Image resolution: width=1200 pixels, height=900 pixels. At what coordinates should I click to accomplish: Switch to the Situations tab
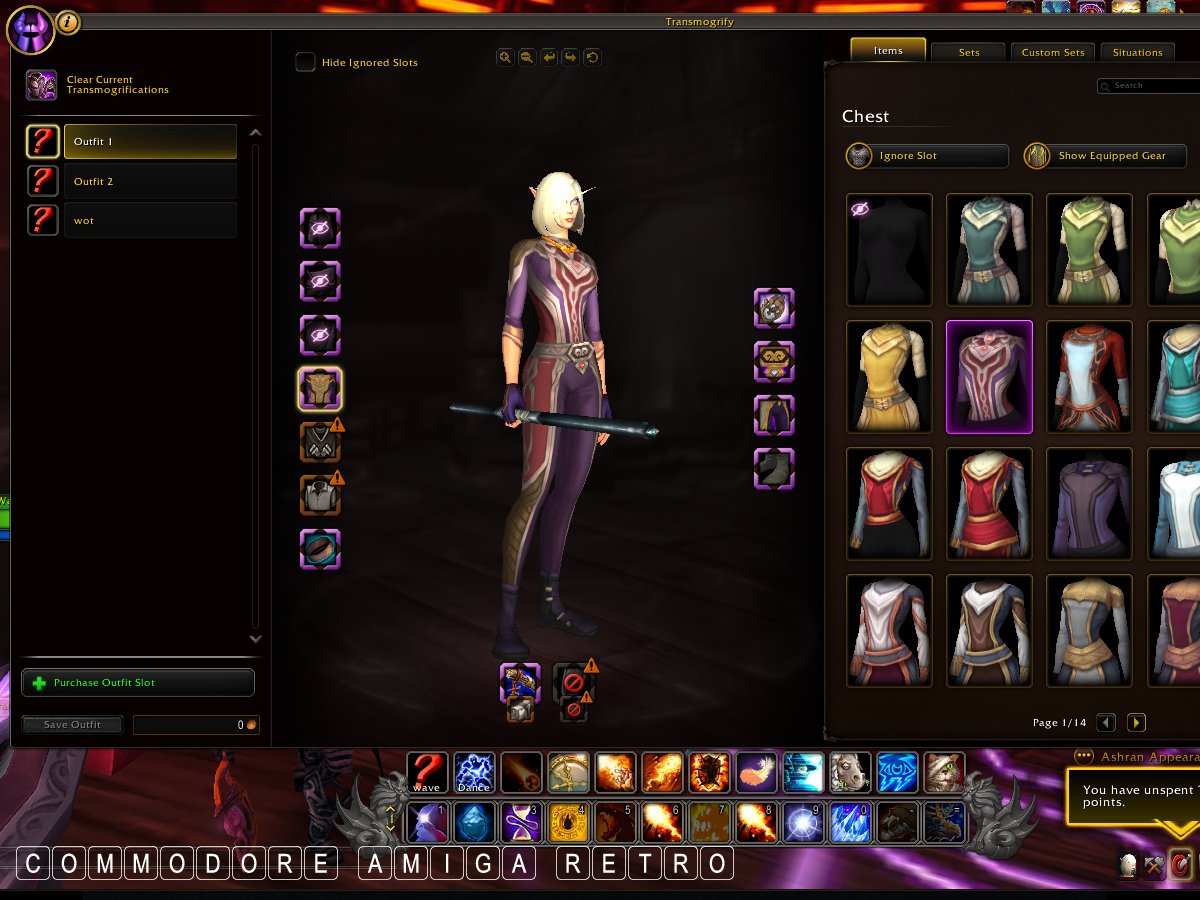pos(1138,52)
